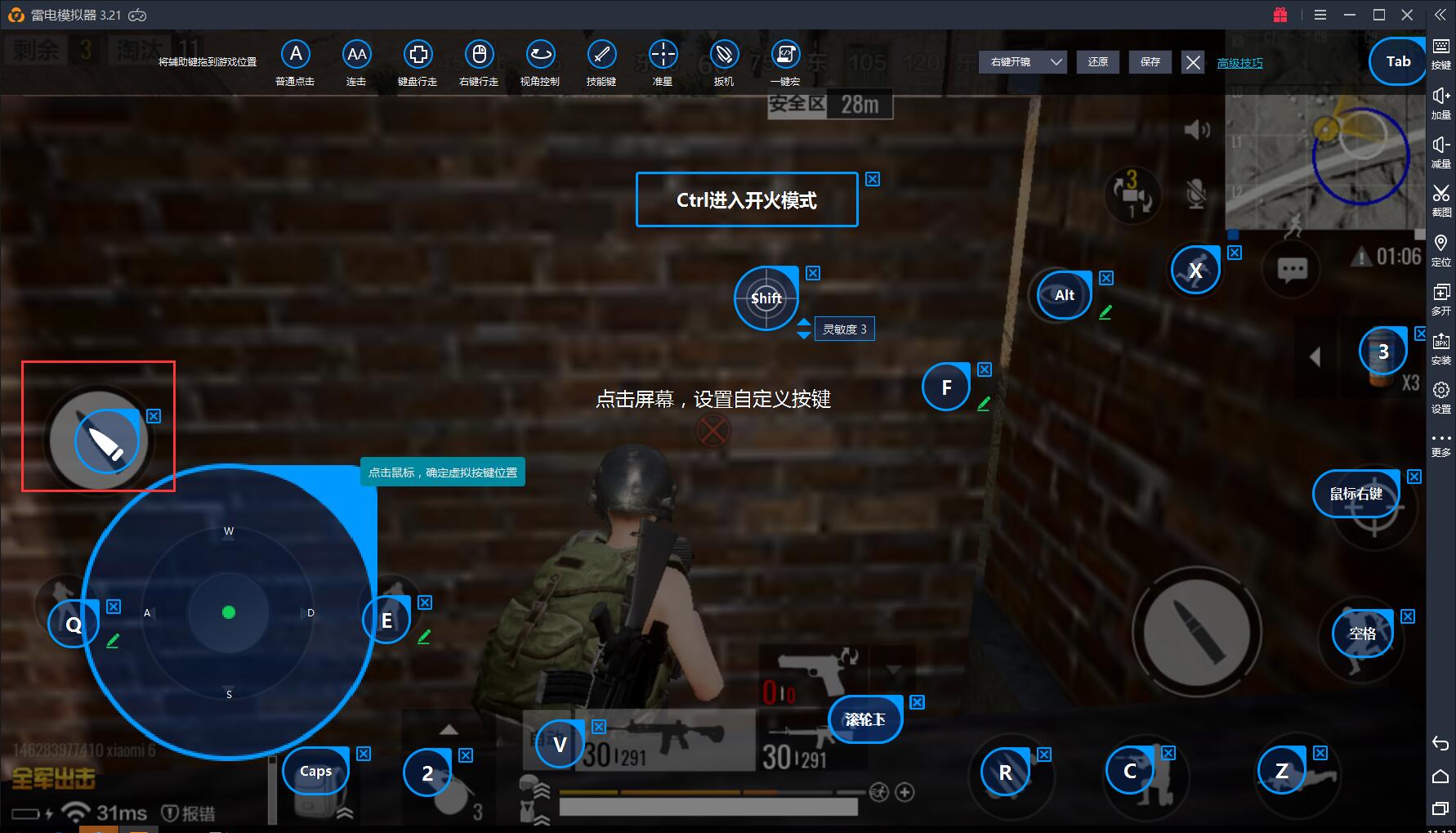
Task: Select the 鼠标右键 aim mapping
Action: (1356, 494)
